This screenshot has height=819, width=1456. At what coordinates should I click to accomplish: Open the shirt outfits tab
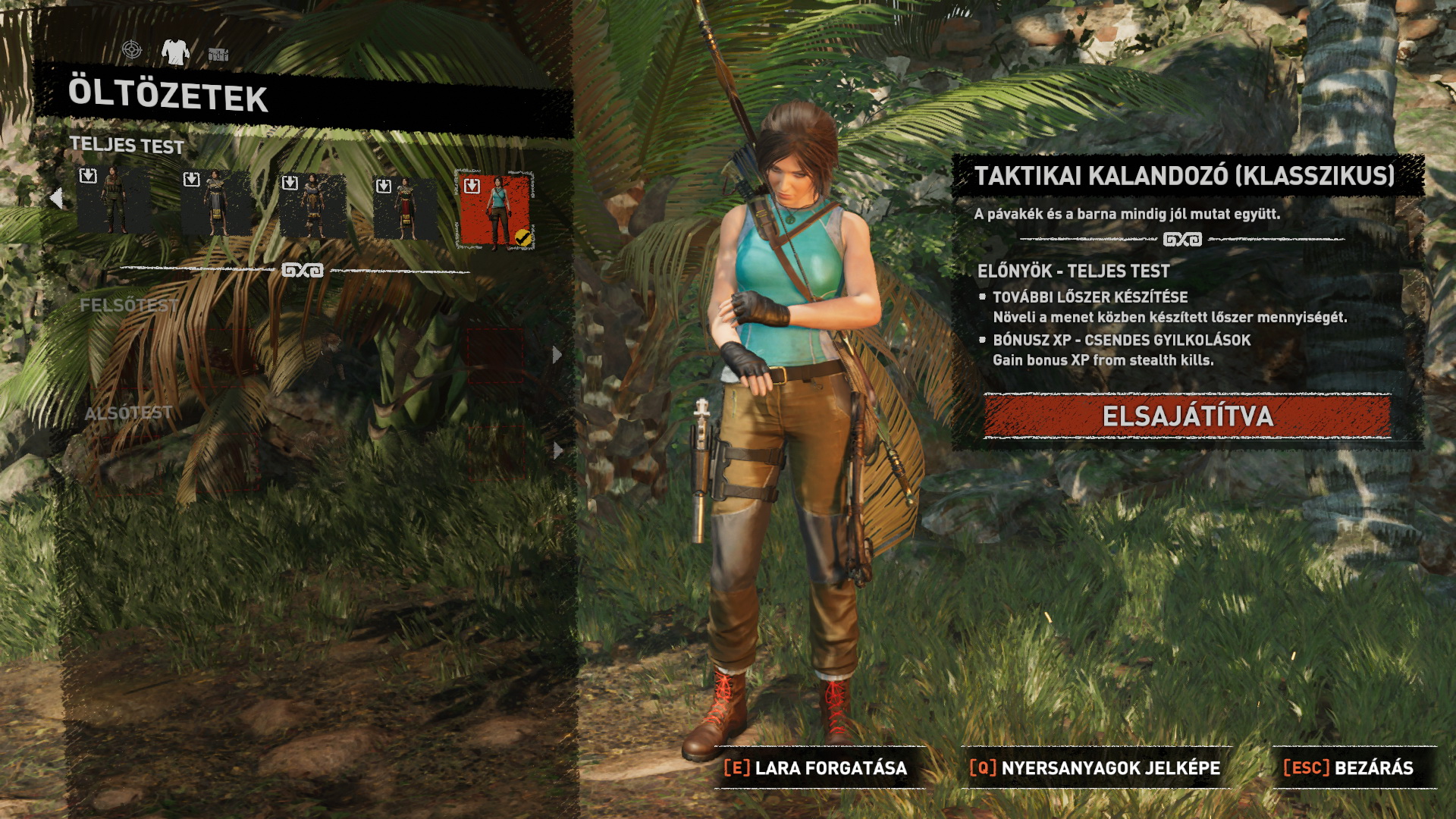[x=175, y=52]
